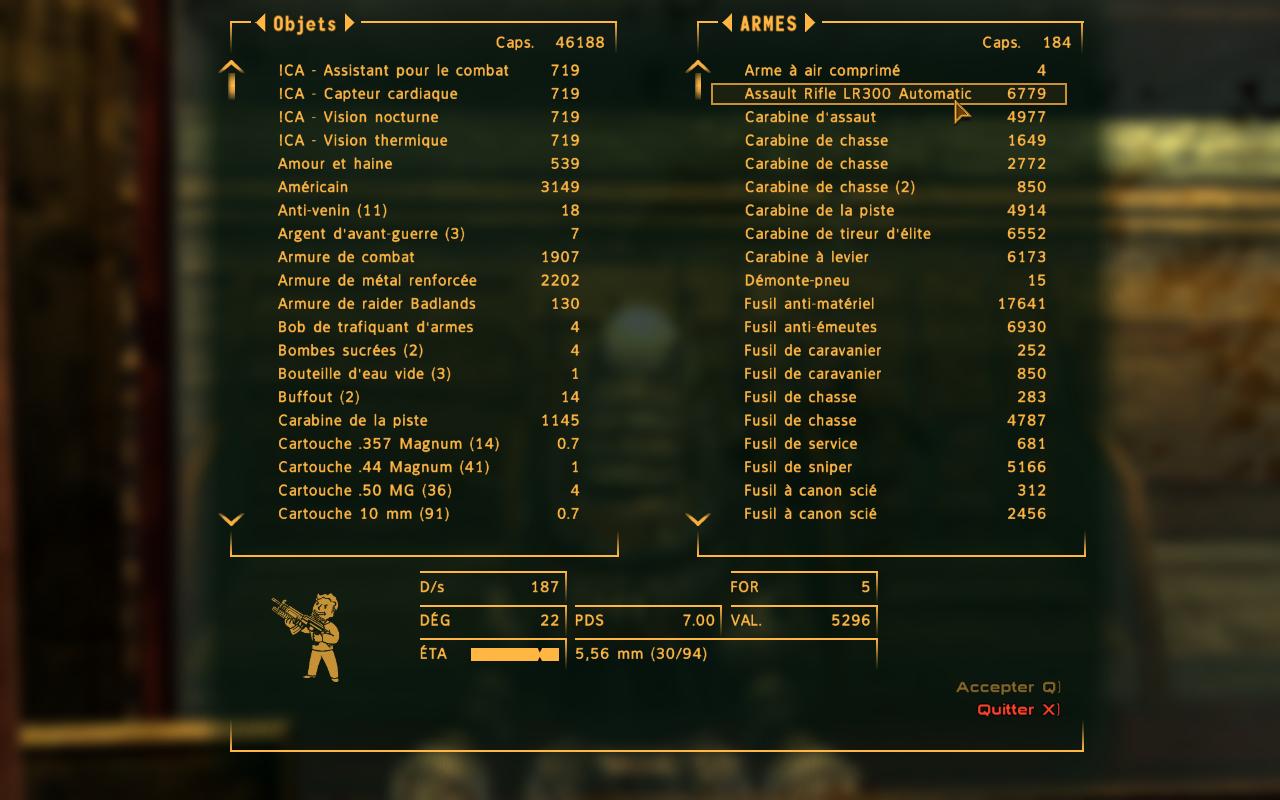The height and width of the screenshot is (800, 1280).
Task: Go to next ARMES category with right arrow
Action: tap(809, 23)
